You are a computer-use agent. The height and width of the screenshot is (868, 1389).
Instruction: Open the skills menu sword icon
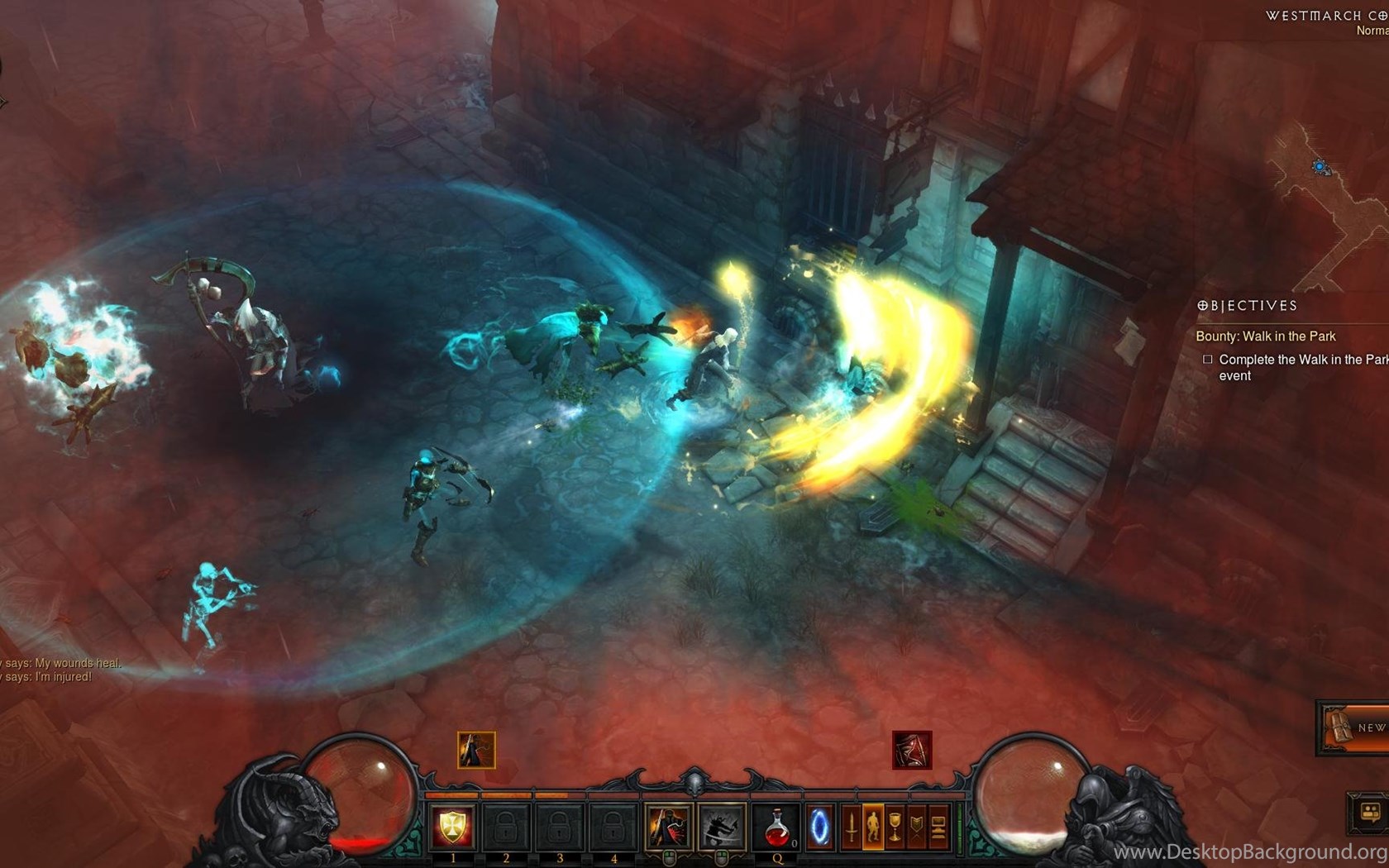(852, 827)
